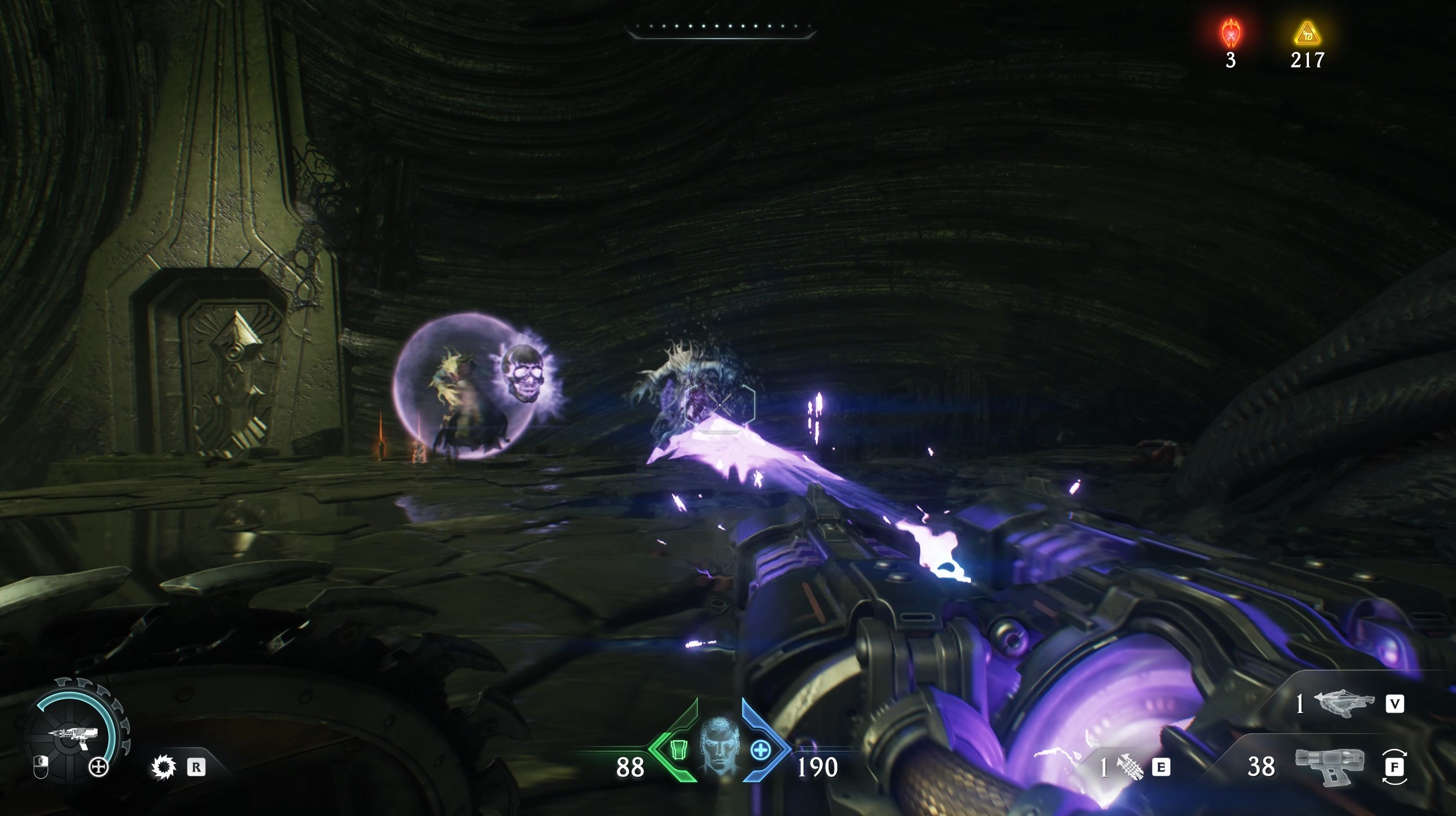Click the red soul emblem icon
1456x816 pixels.
coord(1230,34)
